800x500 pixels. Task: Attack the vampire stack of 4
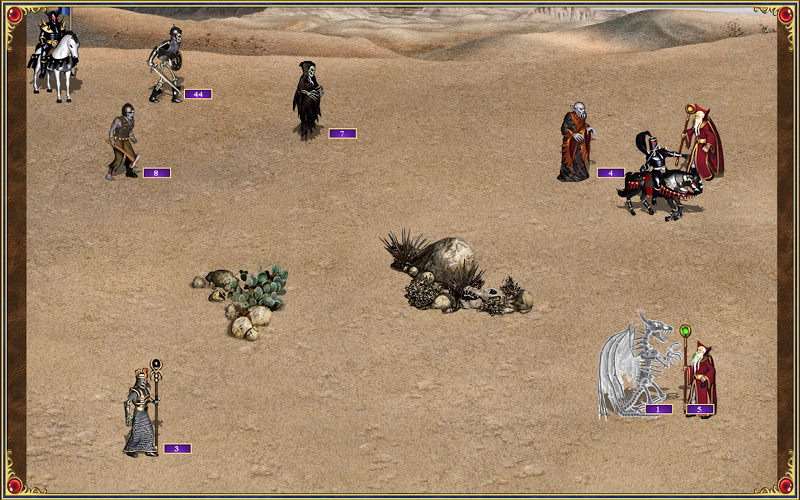point(575,144)
